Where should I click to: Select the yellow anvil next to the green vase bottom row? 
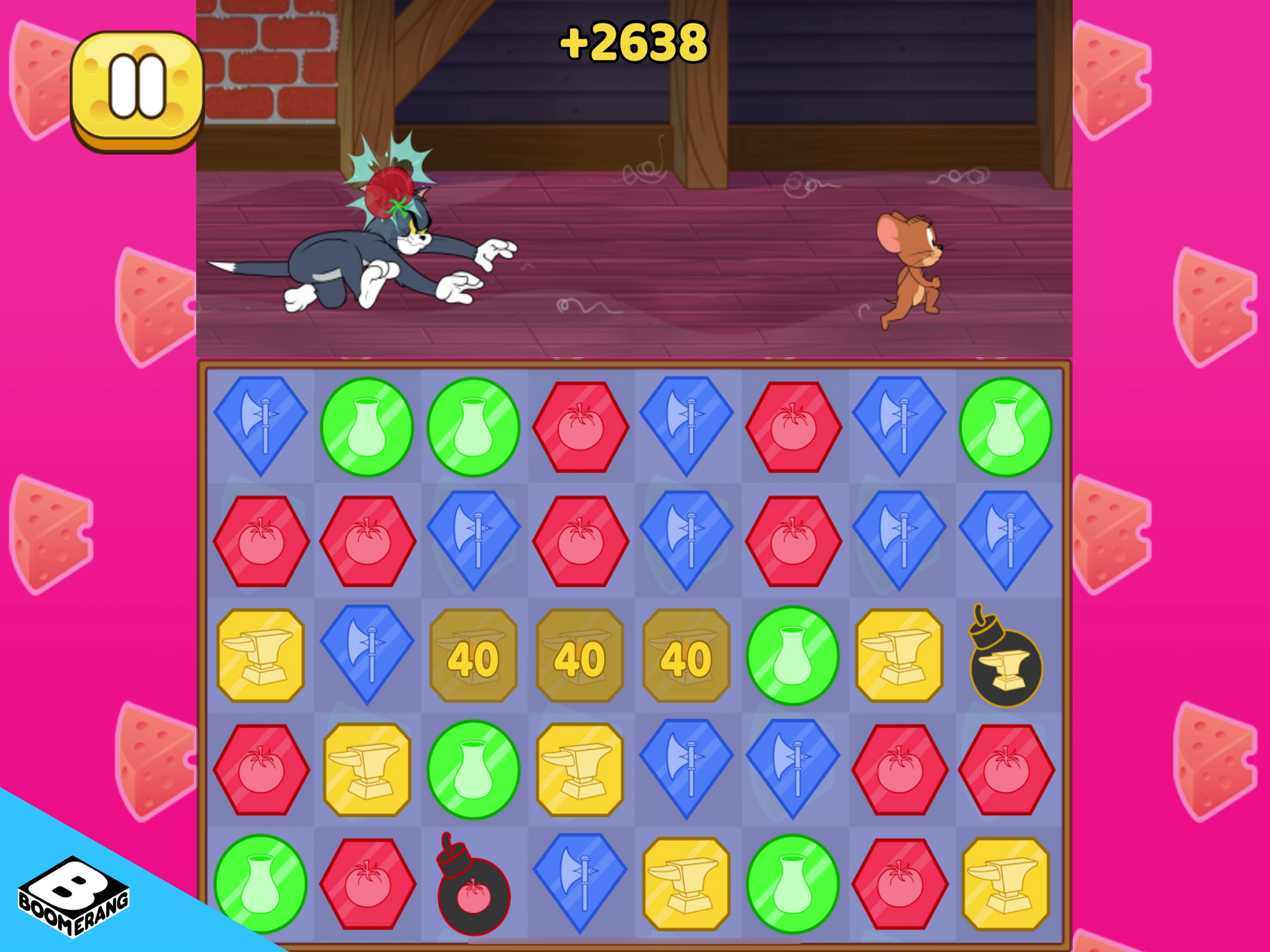coord(687,884)
